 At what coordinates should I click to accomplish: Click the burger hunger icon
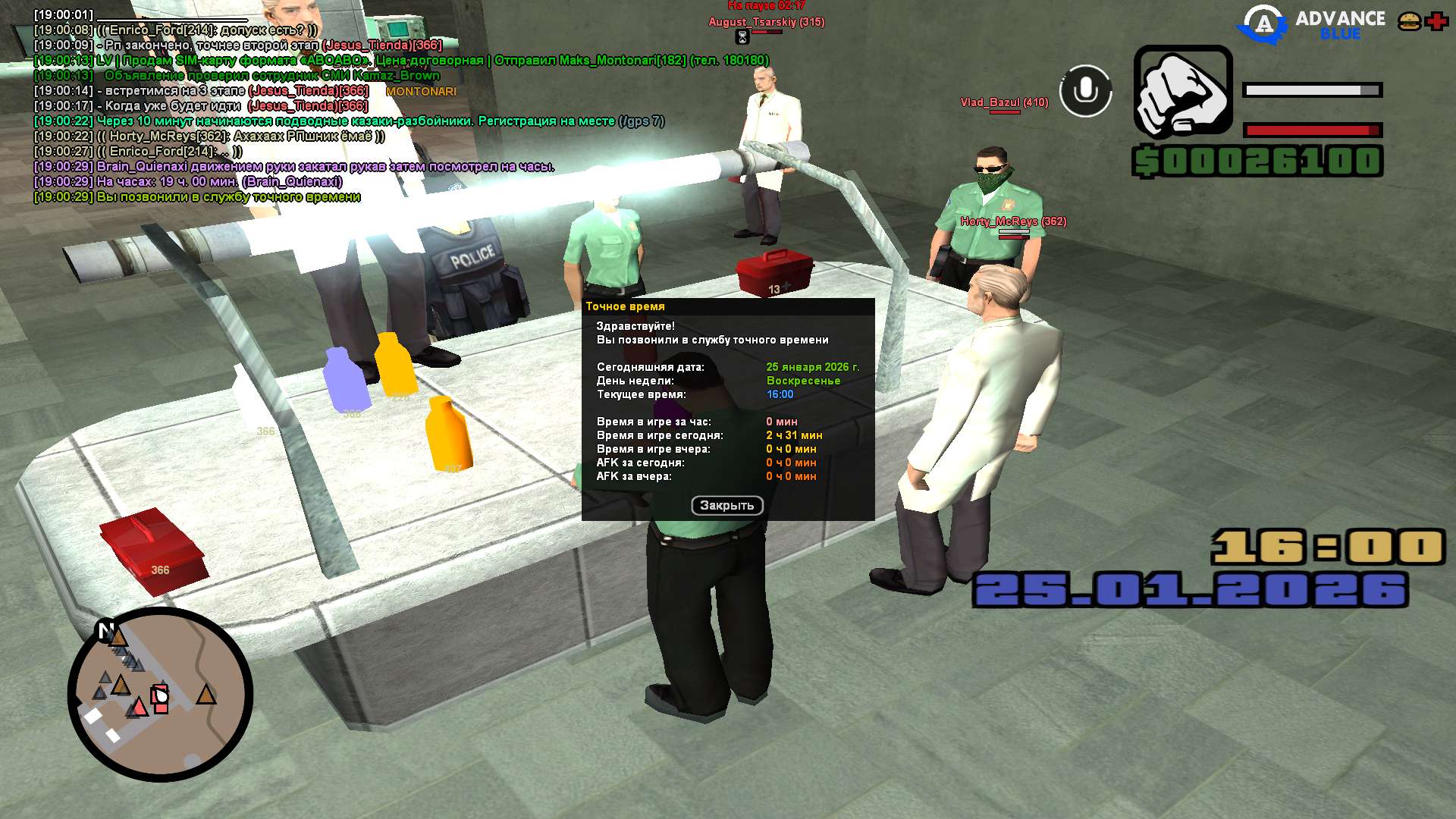coord(1409,21)
